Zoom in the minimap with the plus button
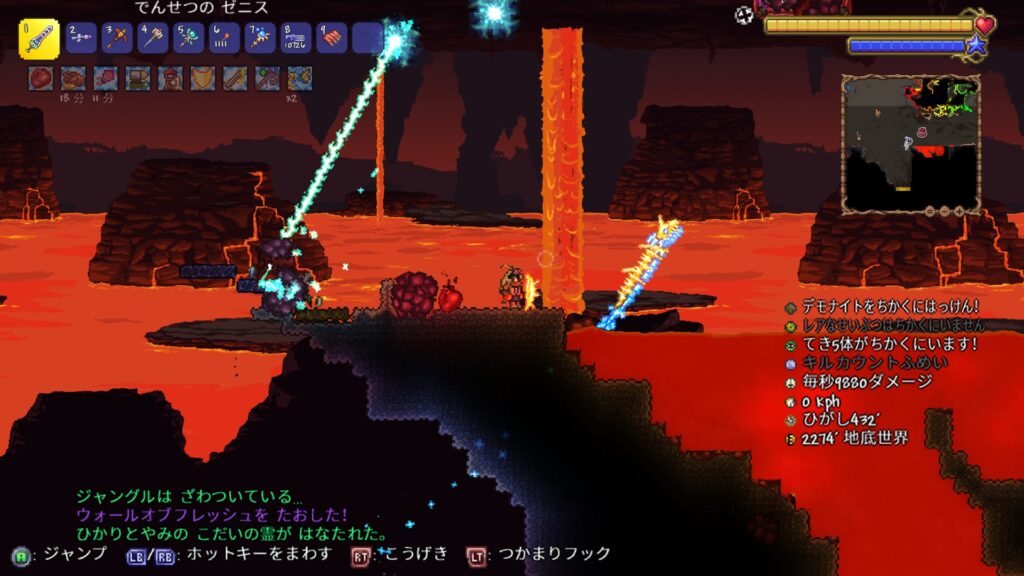The width and height of the screenshot is (1024, 576). pyautogui.click(x=959, y=211)
